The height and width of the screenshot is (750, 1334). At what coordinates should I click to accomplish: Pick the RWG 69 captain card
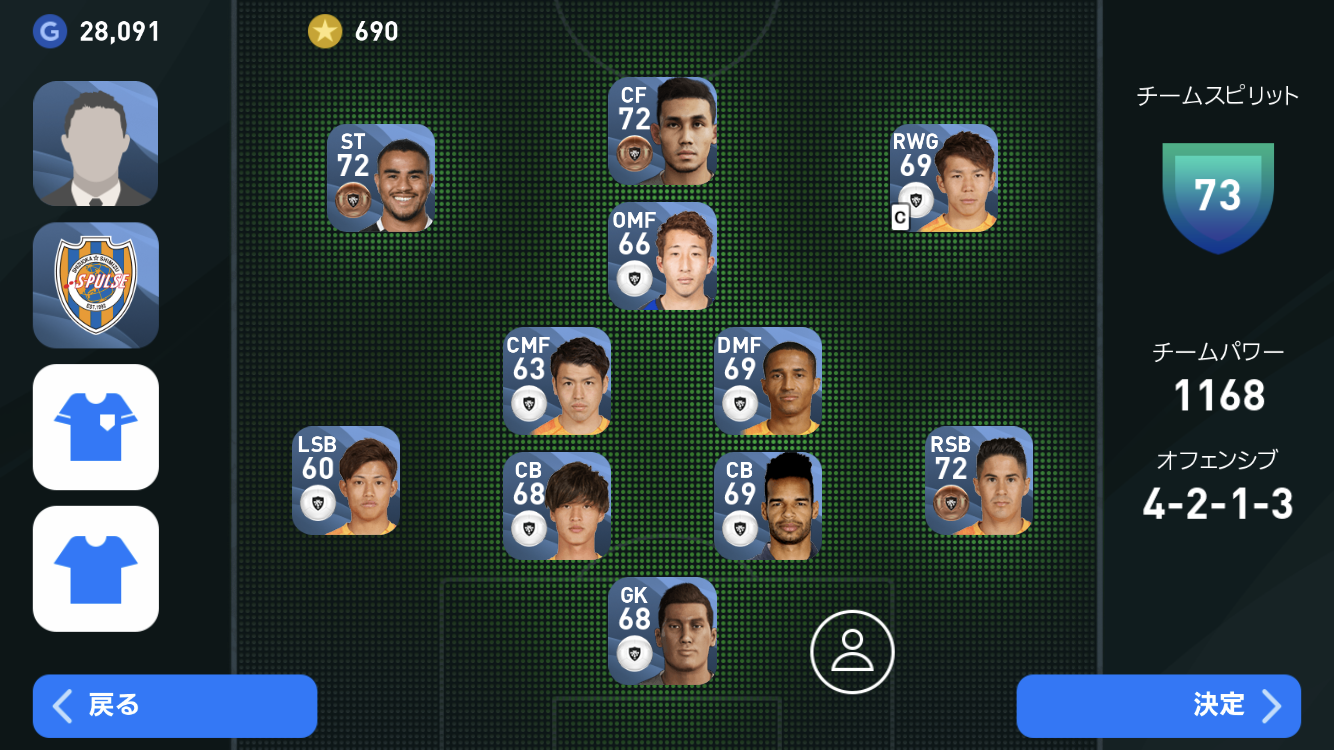coord(944,178)
